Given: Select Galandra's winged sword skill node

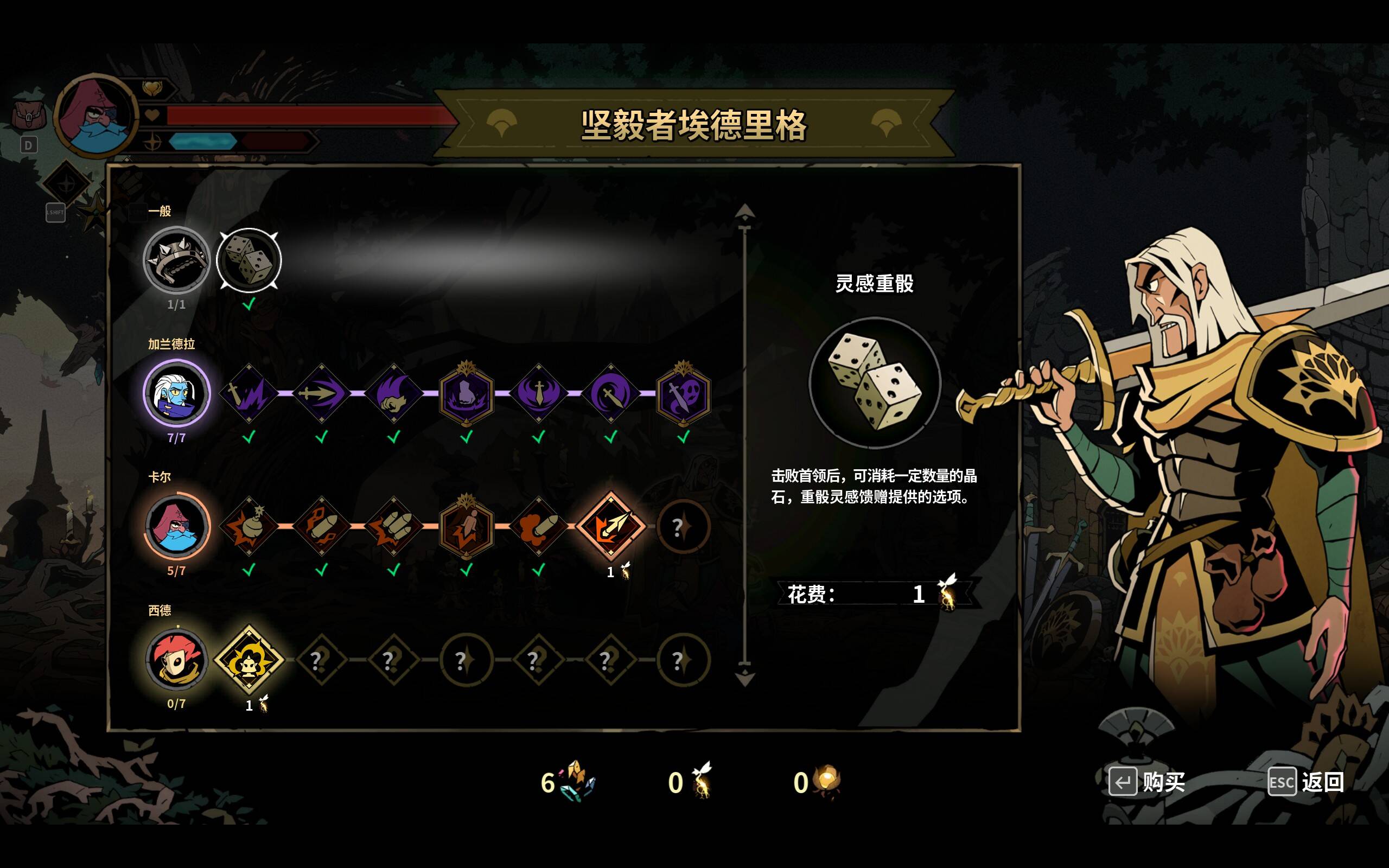Looking at the screenshot, I should [x=538, y=393].
